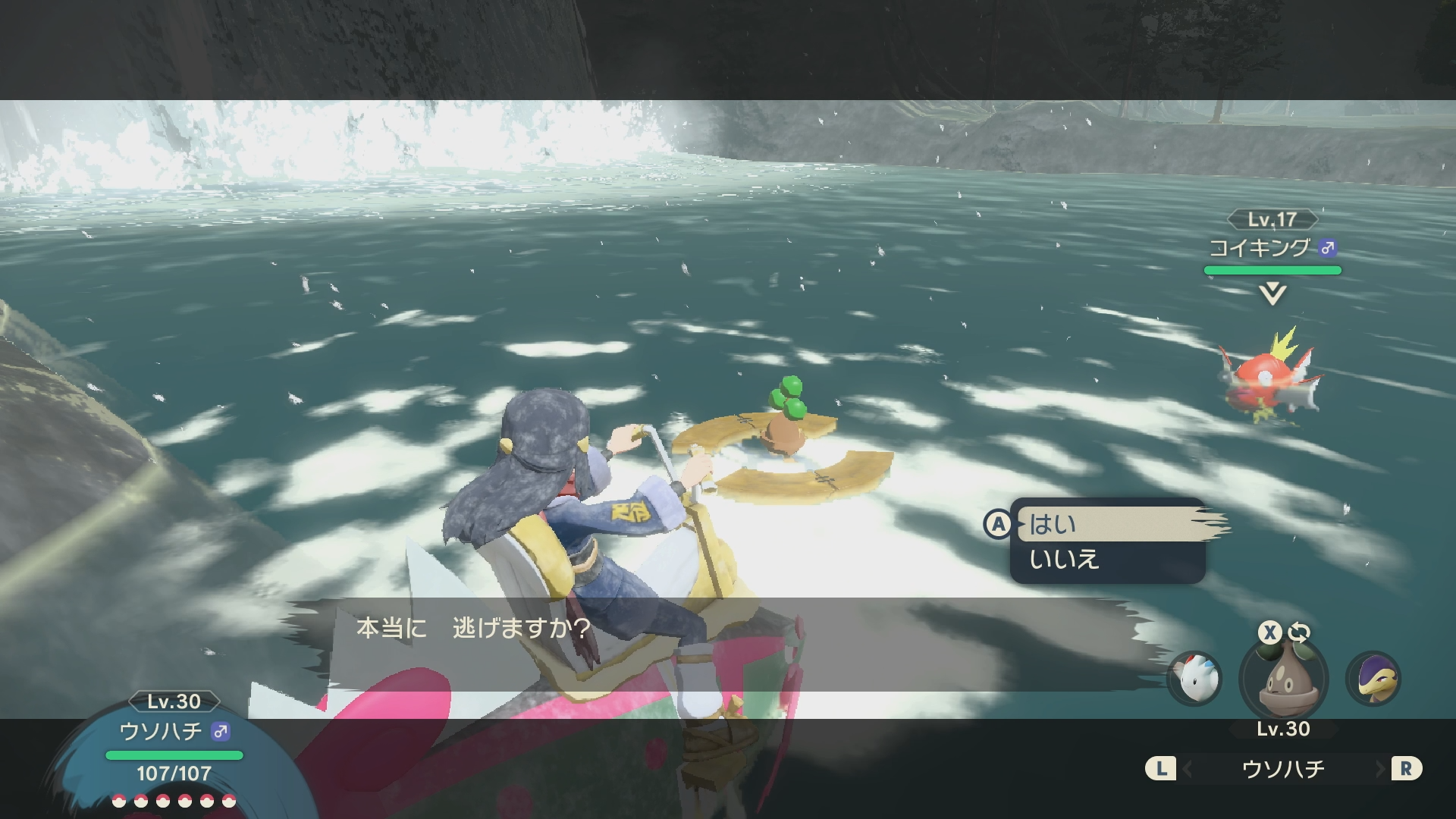Select いいえ to stay in battle
The image size is (1456, 819).
(x=1107, y=560)
